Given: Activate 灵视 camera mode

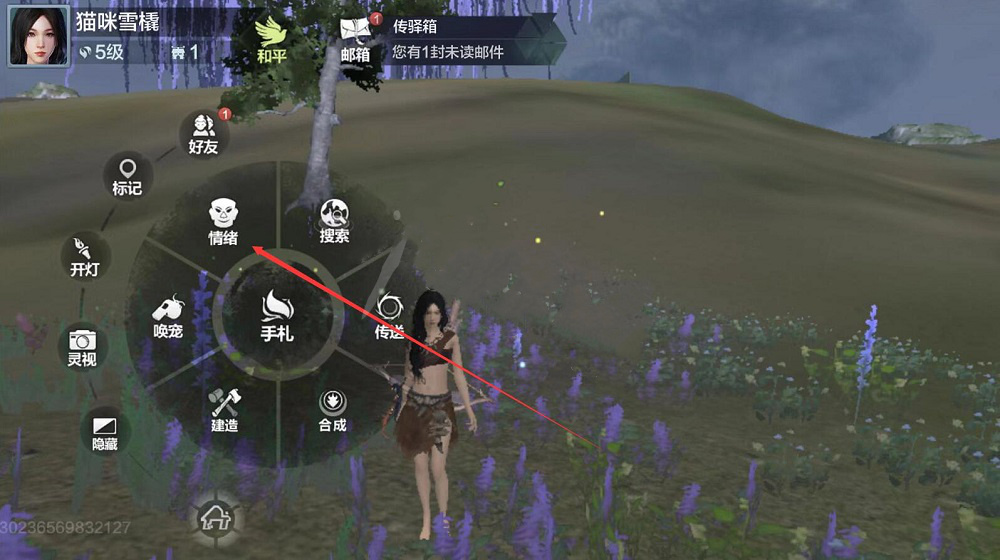Looking at the screenshot, I should (81, 346).
